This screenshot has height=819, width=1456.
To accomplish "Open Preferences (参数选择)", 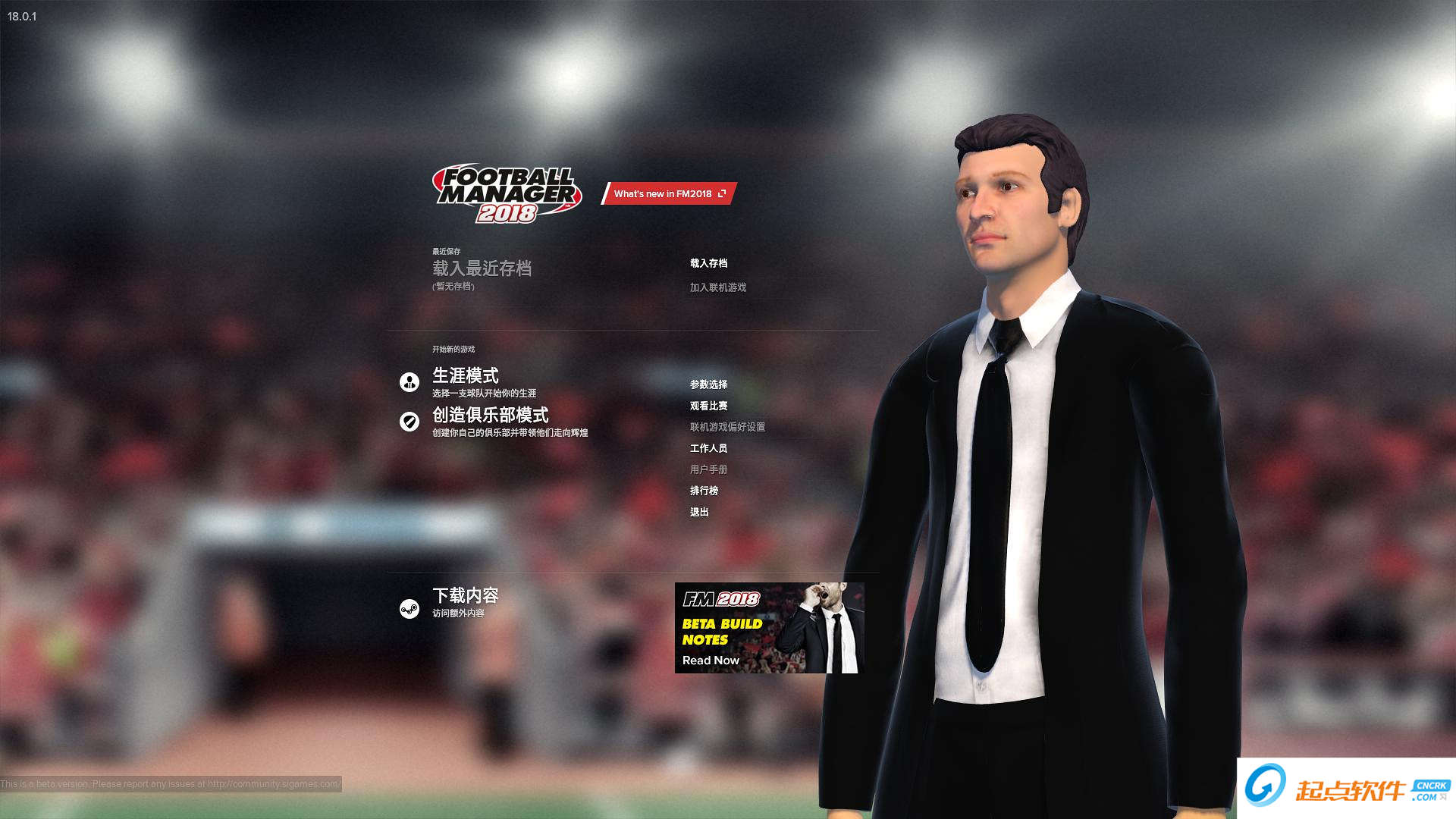I will (x=708, y=384).
